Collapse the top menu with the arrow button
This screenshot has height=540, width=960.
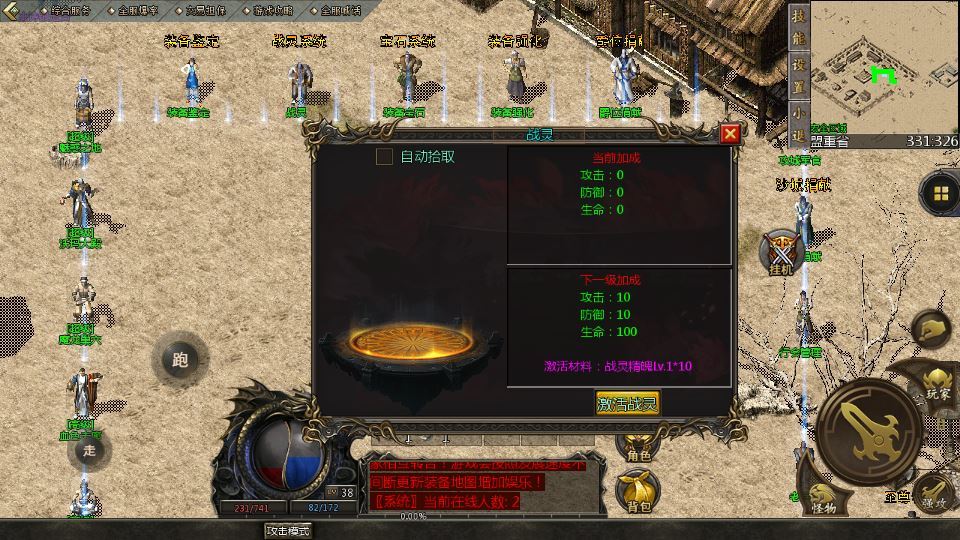[14, 10]
